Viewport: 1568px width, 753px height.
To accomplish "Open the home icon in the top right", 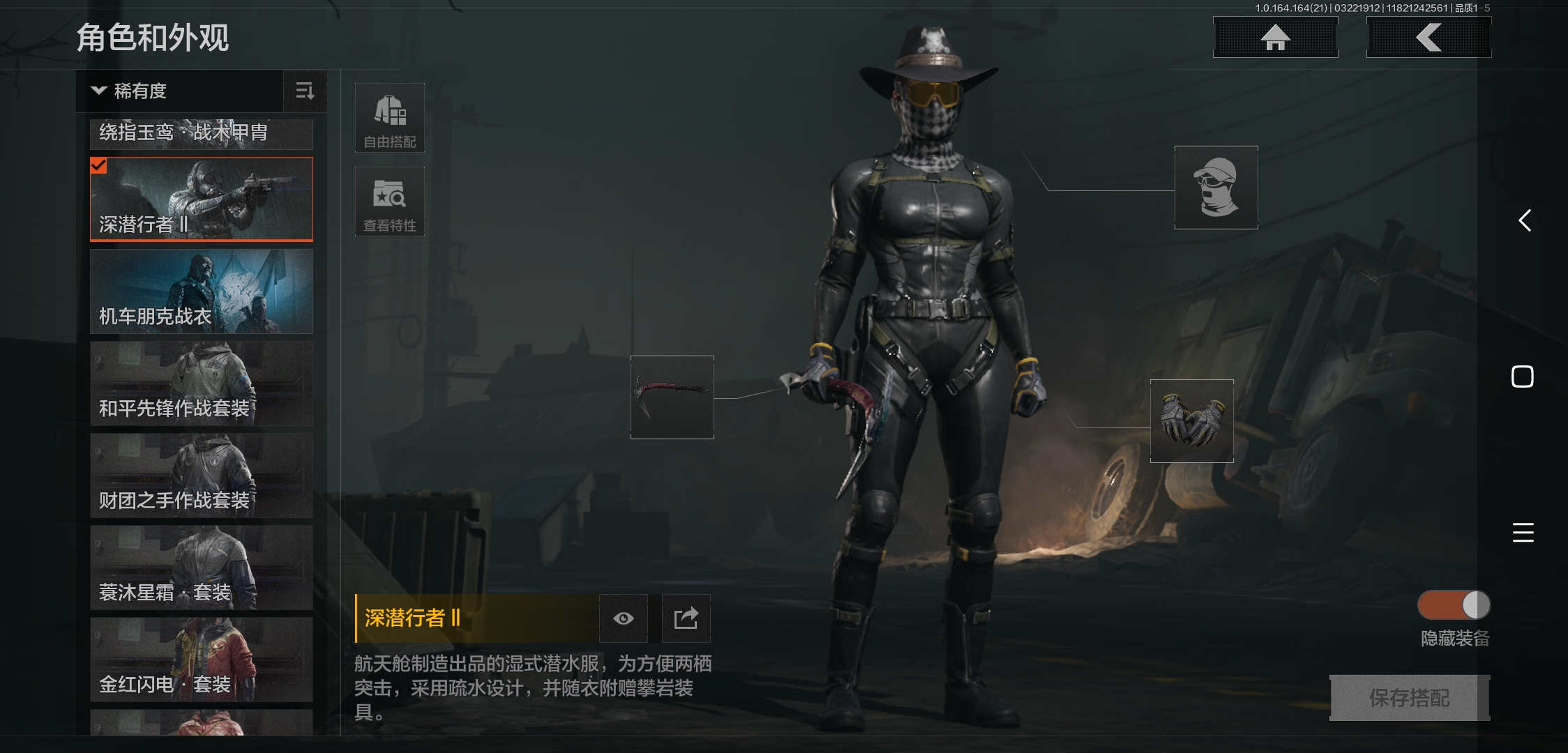I will point(1276,38).
